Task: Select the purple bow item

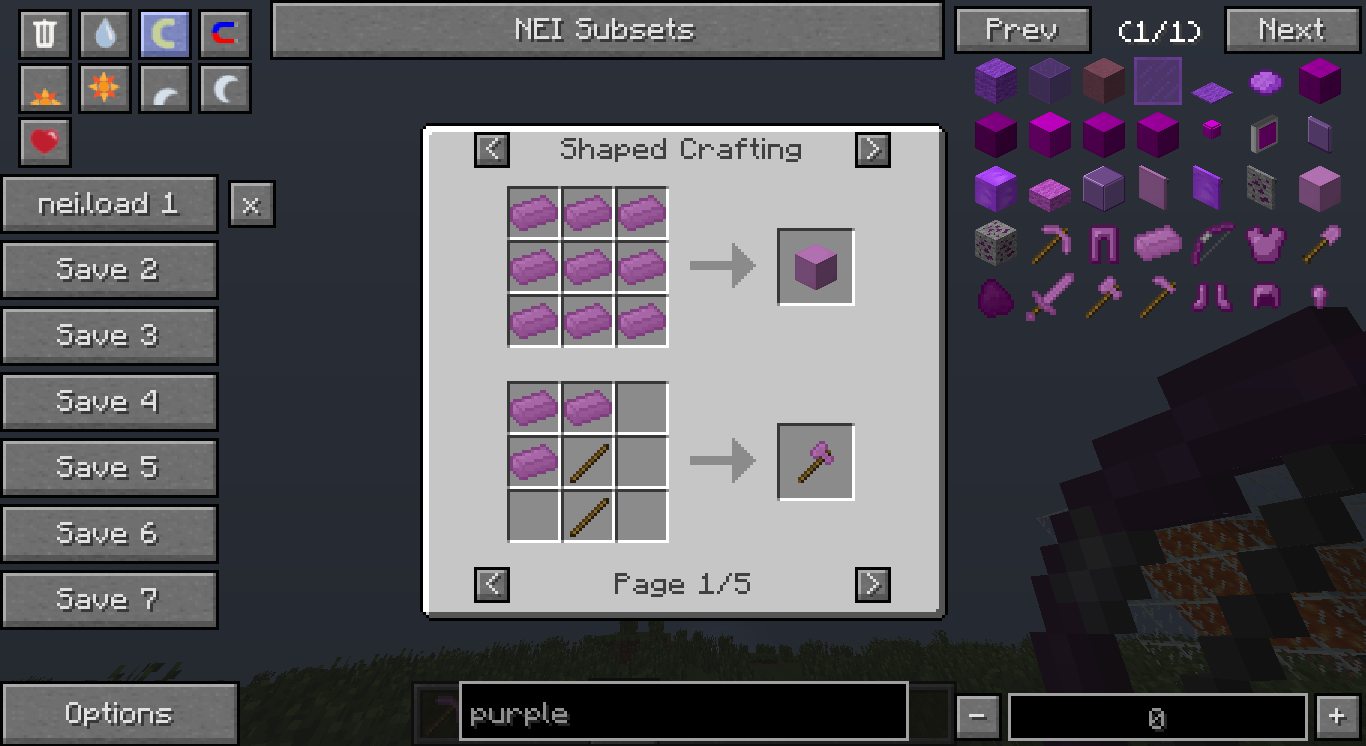Action: (1211, 242)
